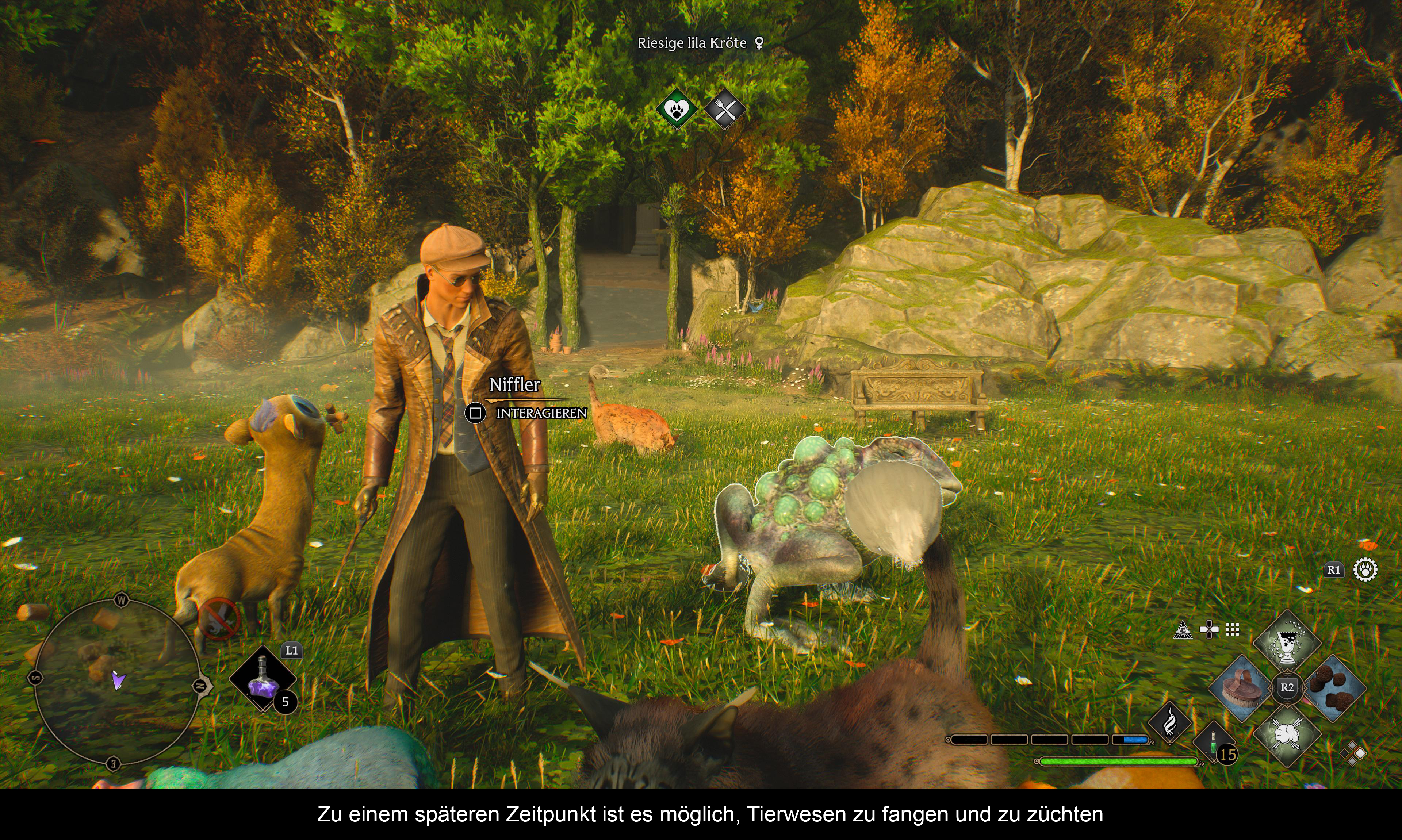Click the no-flying restriction icon
Image resolution: width=1402 pixels, height=840 pixels.
tap(219, 619)
